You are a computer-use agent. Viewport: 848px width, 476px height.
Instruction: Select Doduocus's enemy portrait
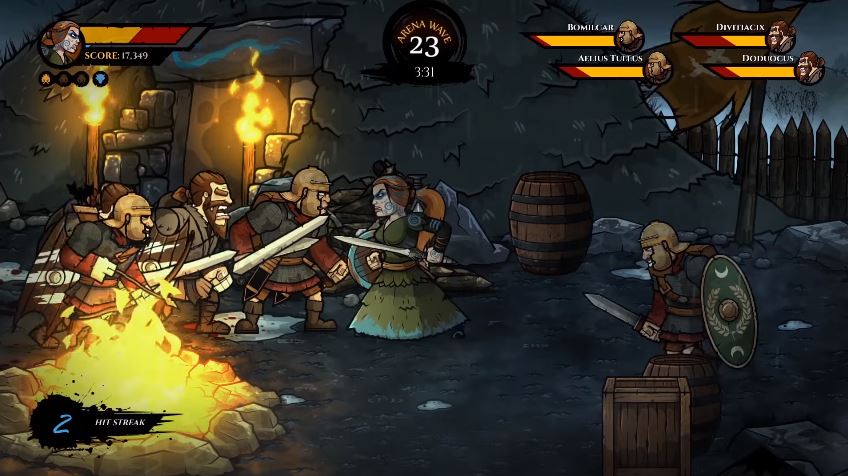click(810, 68)
